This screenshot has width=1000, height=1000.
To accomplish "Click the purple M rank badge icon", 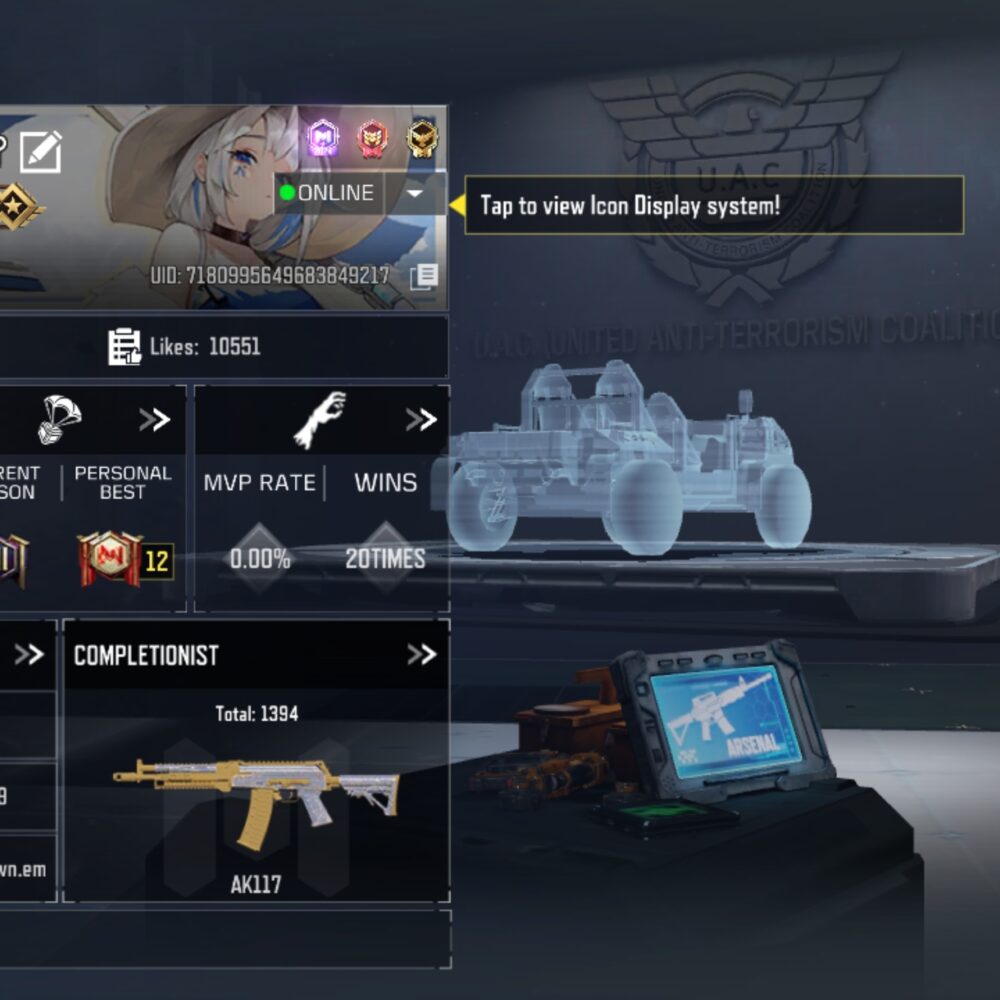I will (323, 138).
